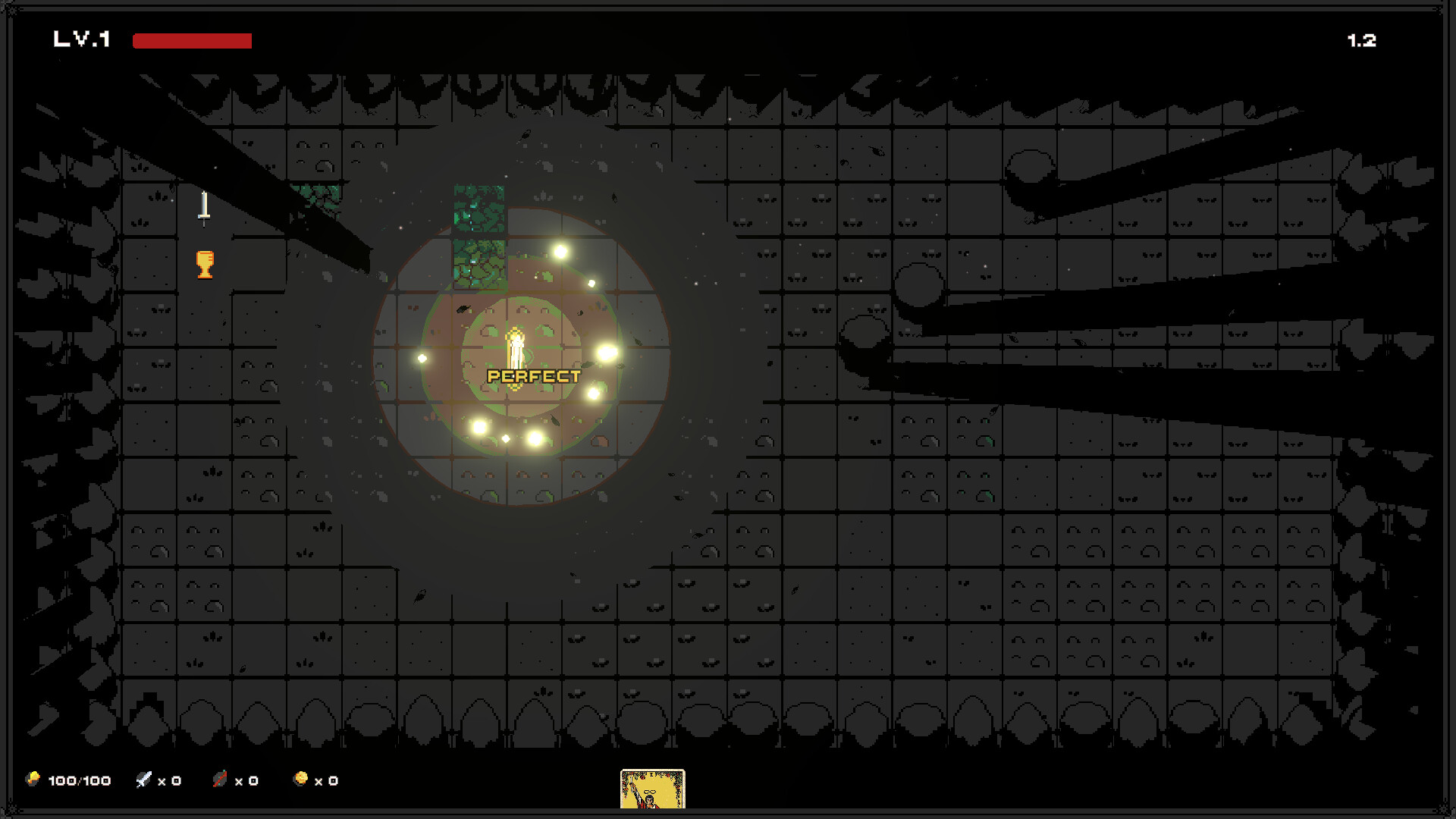Pick up the sword item on the dungeon floor
The width and height of the screenshot is (1456, 819).
tap(203, 209)
